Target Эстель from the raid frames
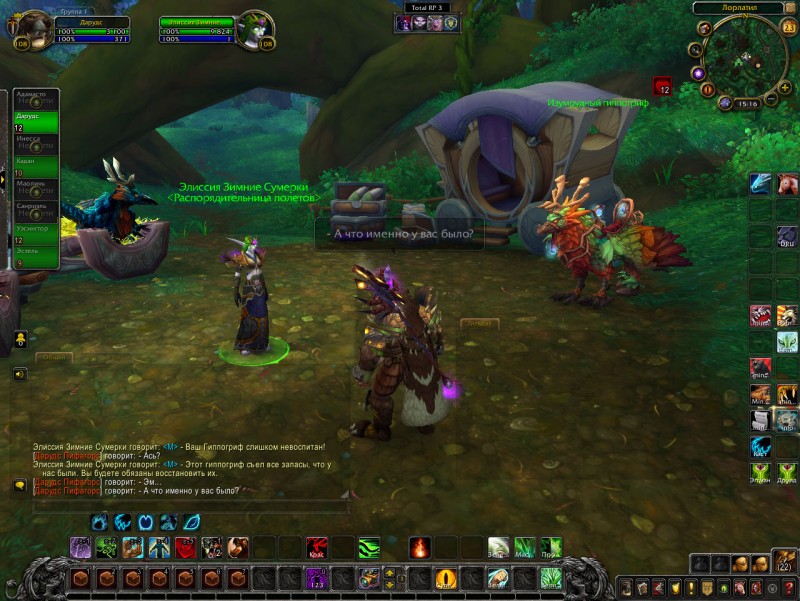Viewport: 800px width, 601px height. pos(32,257)
